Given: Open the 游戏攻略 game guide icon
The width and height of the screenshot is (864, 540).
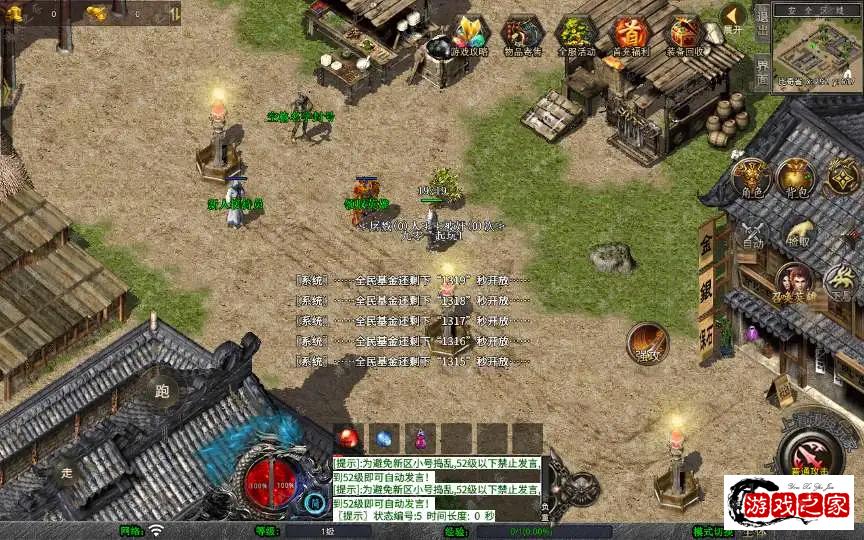Looking at the screenshot, I should click(467, 37).
